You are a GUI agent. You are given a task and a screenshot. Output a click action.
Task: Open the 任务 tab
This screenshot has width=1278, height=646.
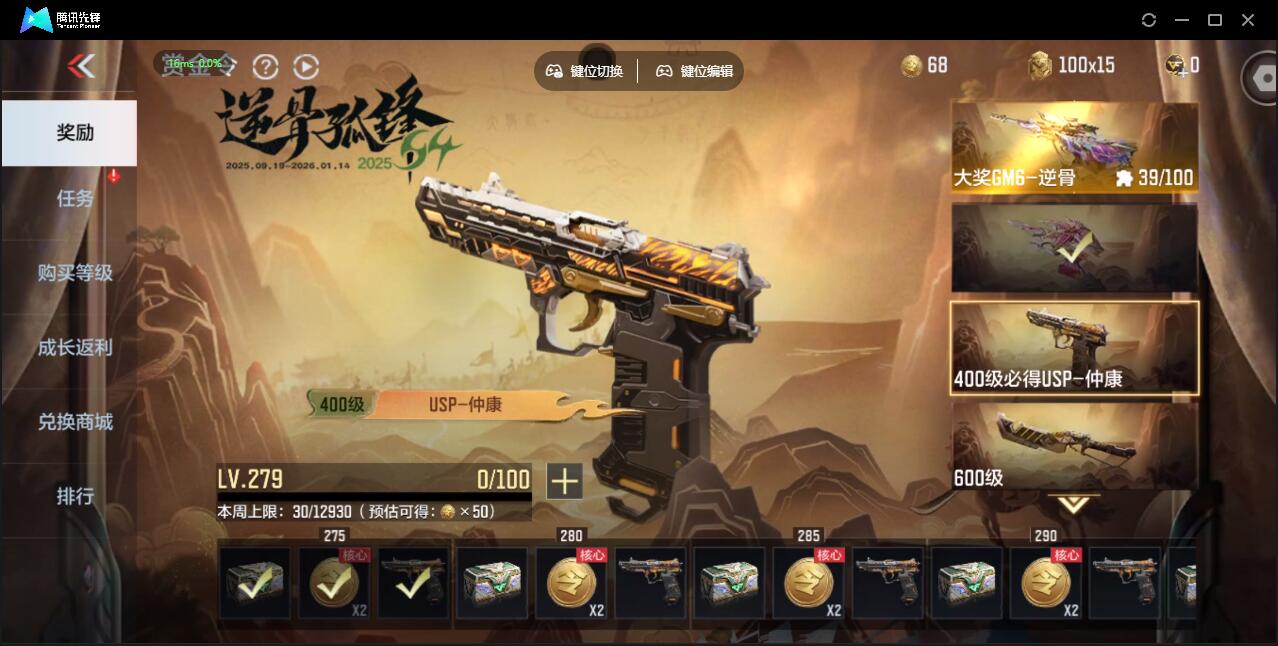pyautogui.click(x=75, y=198)
